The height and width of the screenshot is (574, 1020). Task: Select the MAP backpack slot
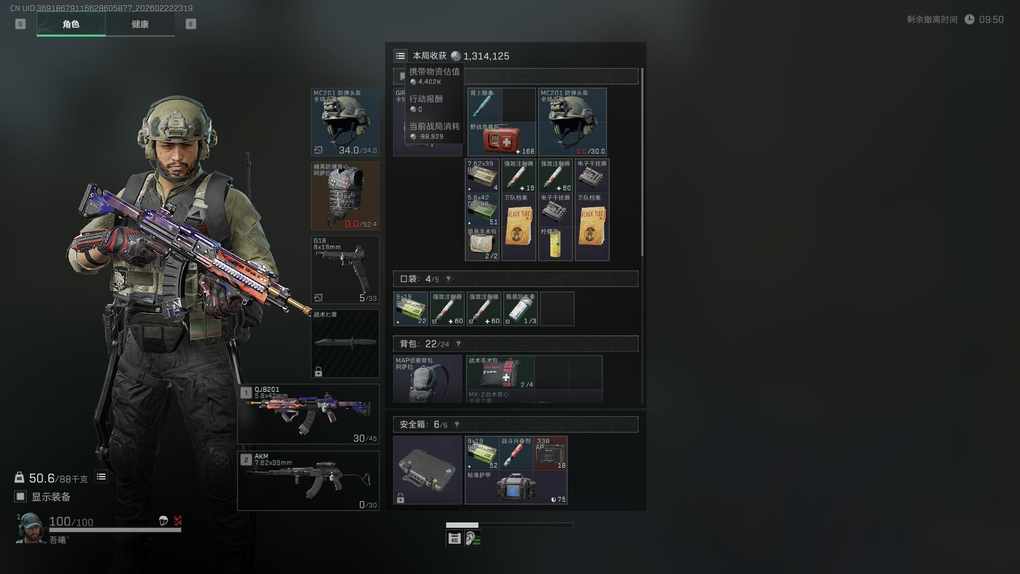tap(428, 378)
